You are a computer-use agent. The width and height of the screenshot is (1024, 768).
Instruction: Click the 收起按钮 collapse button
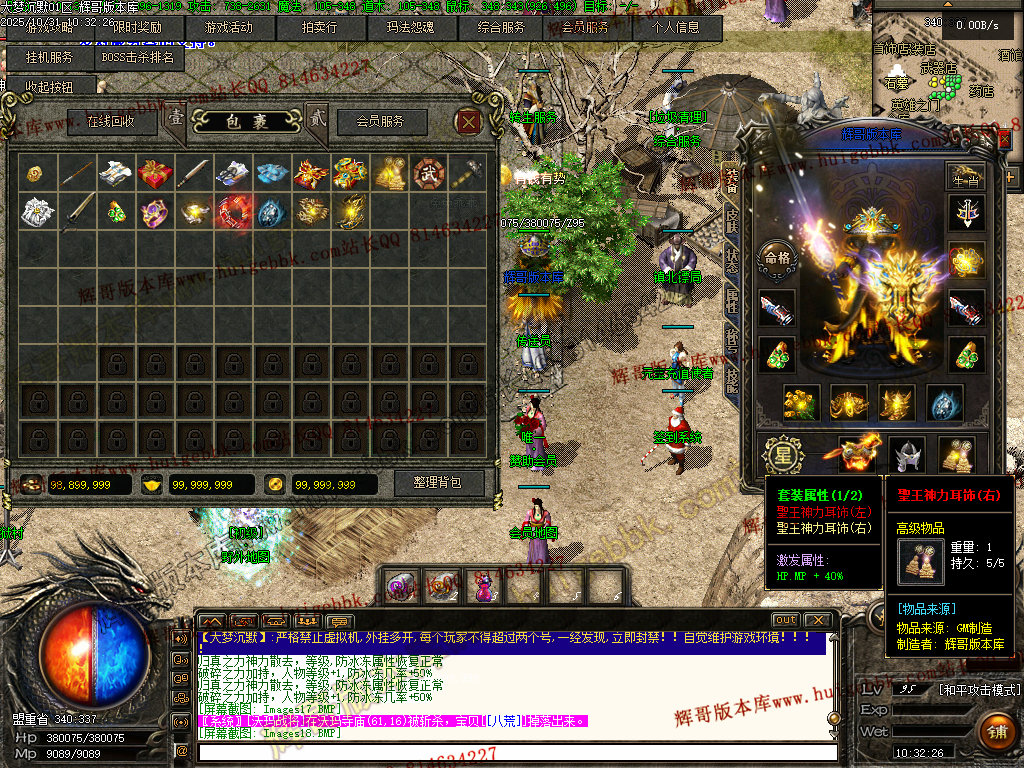[x=50, y=87]
